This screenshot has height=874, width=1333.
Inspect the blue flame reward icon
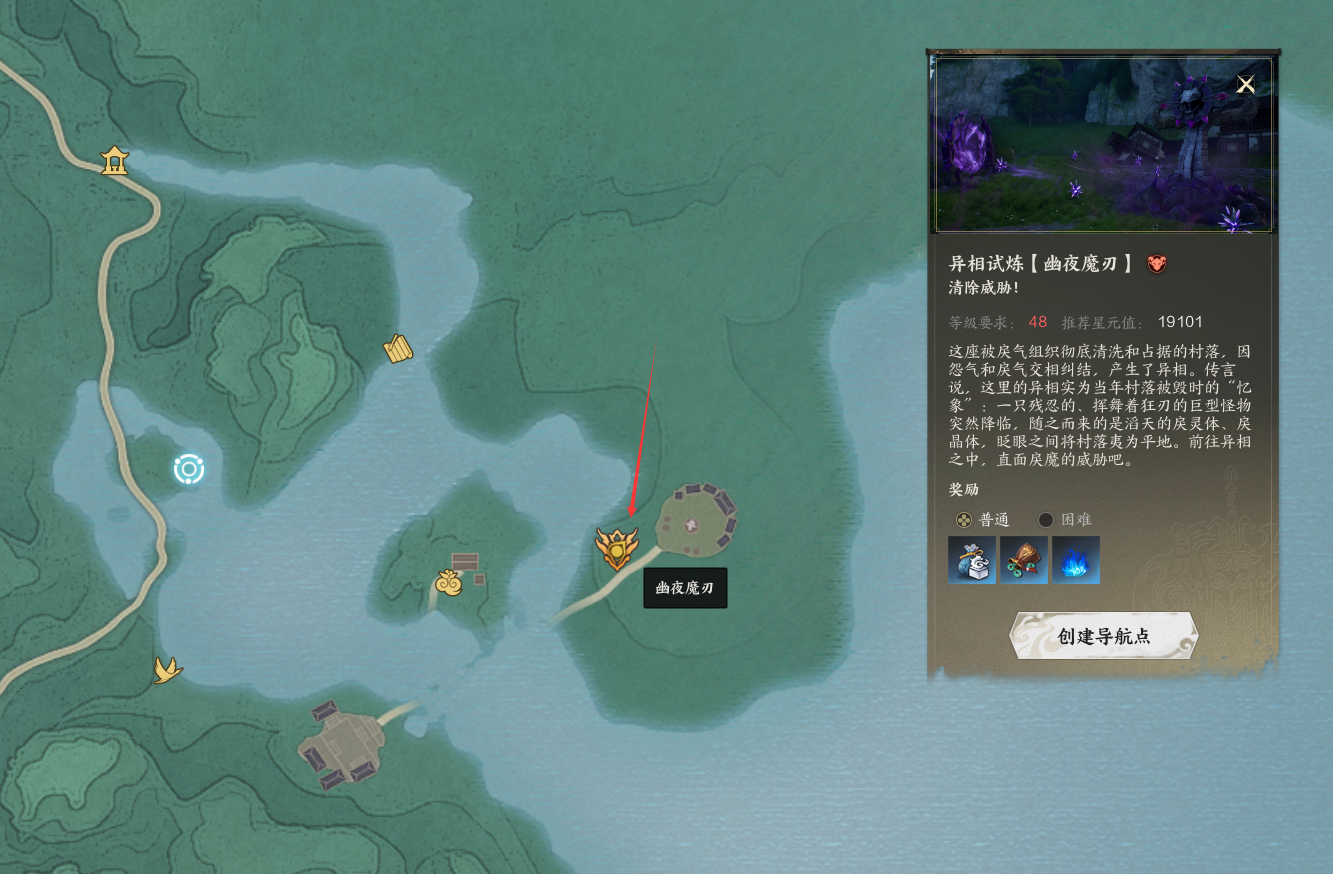point(1076,560)
